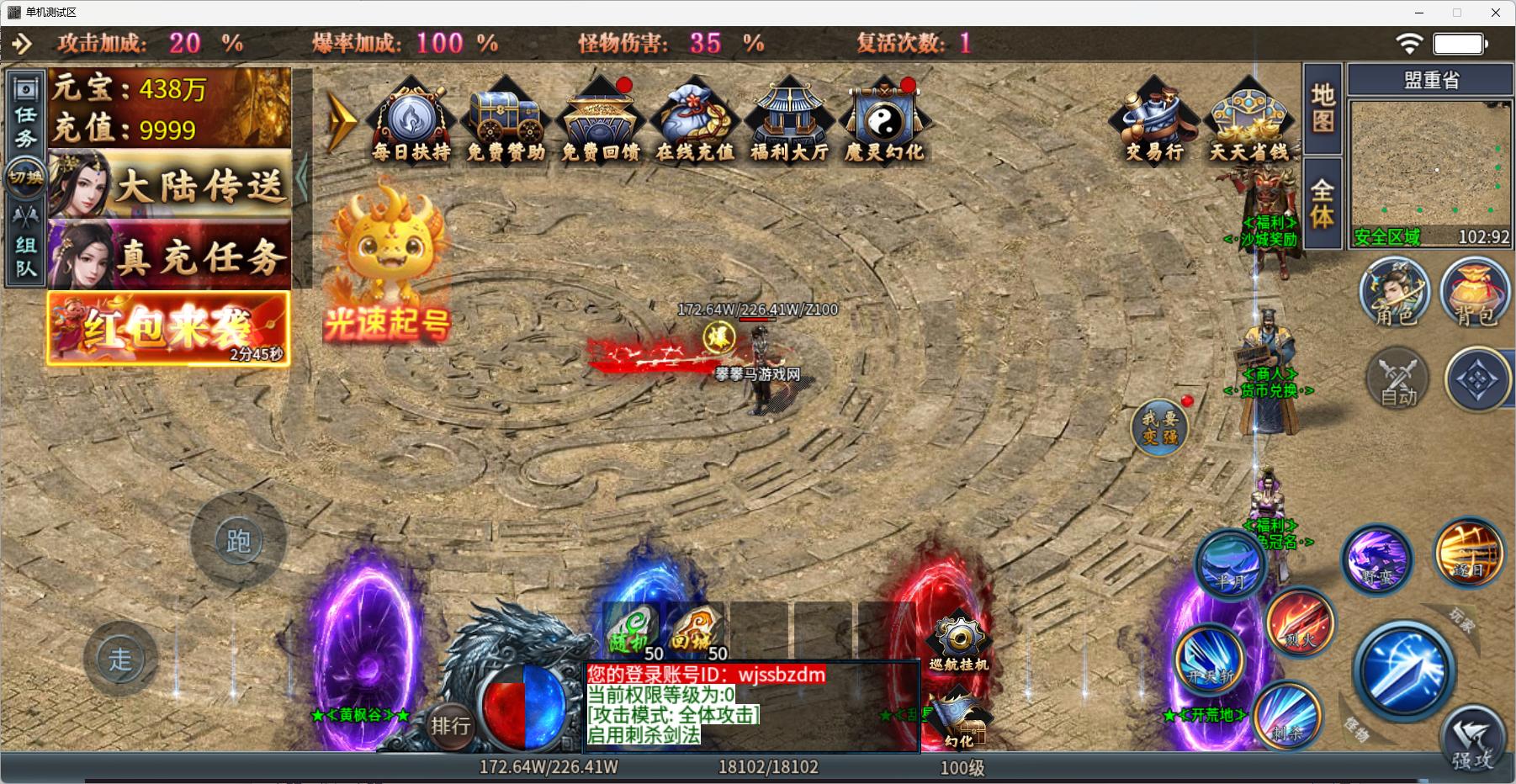The image size is (1516, 784).
Task: Select the 大陆传送 continent teleport banner
Action: pyautogui.click(x=170, y=184)
